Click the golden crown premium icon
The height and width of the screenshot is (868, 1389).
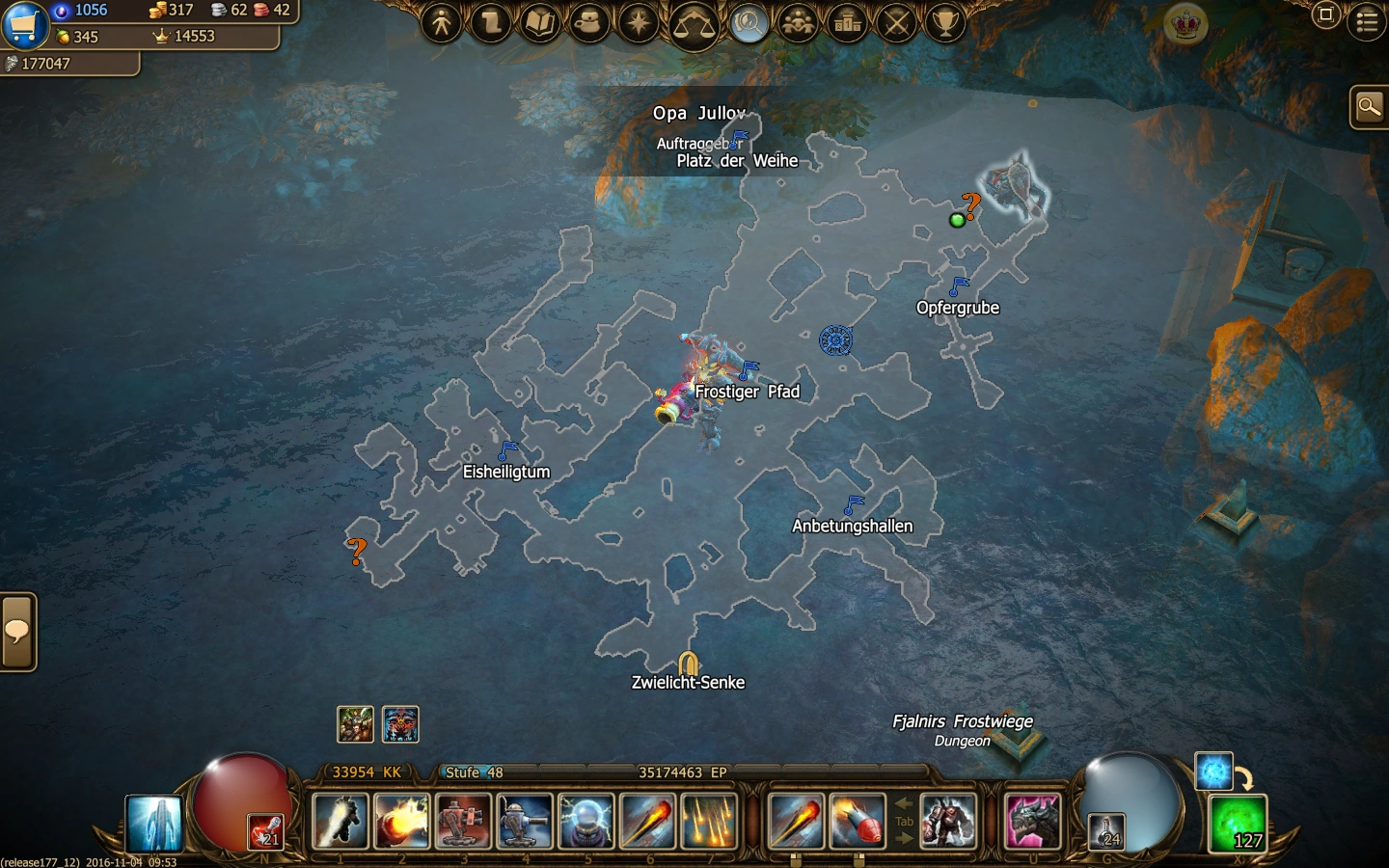[1185, 22]
